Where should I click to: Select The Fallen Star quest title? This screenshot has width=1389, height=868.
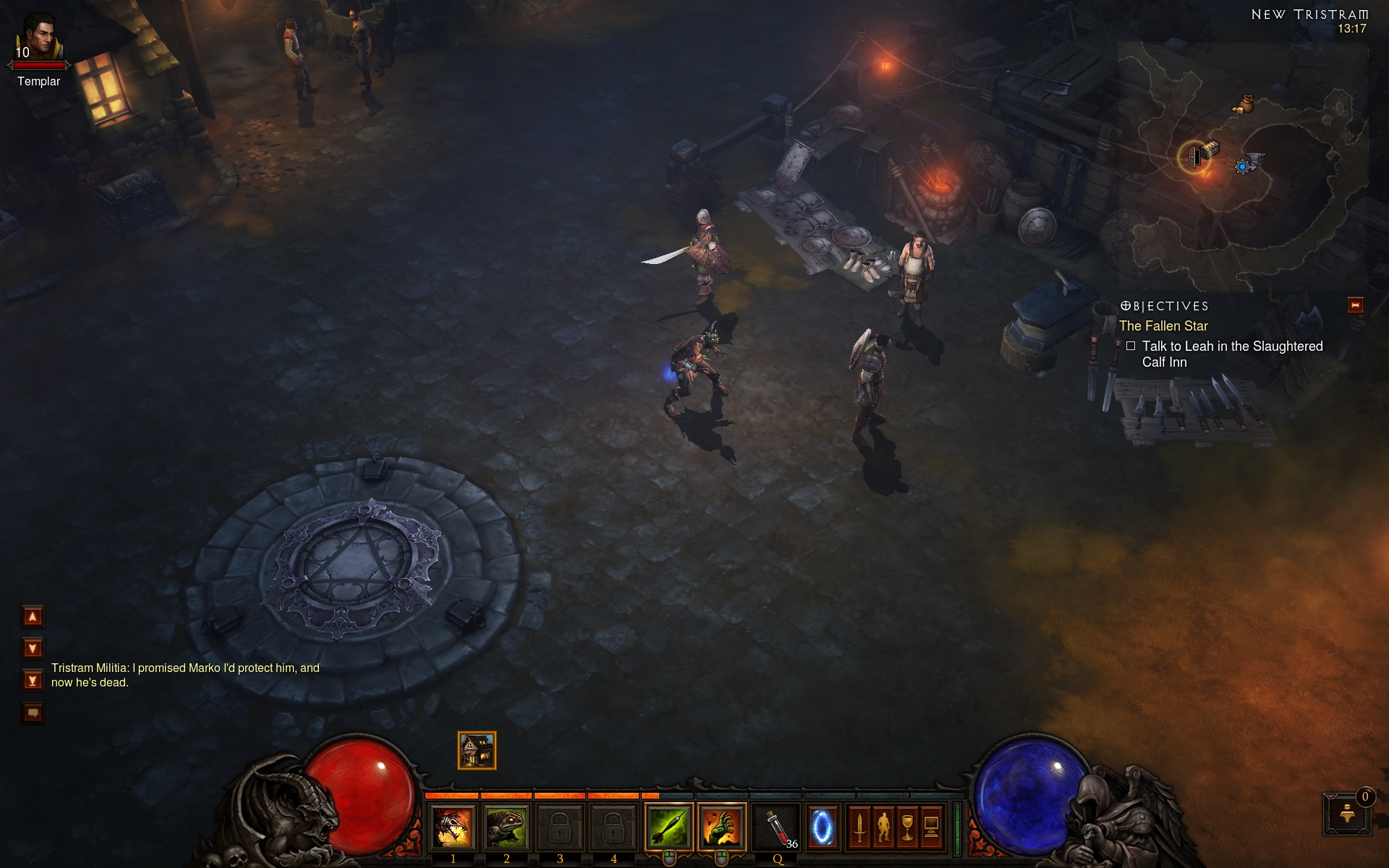(x=1163, y=326)
